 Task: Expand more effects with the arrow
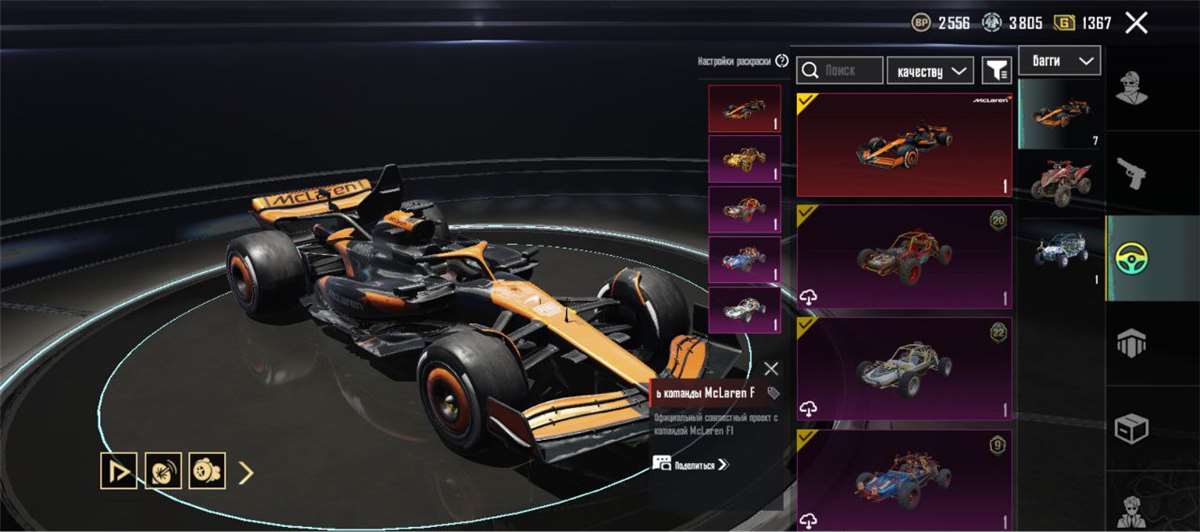tap(246, 472)
